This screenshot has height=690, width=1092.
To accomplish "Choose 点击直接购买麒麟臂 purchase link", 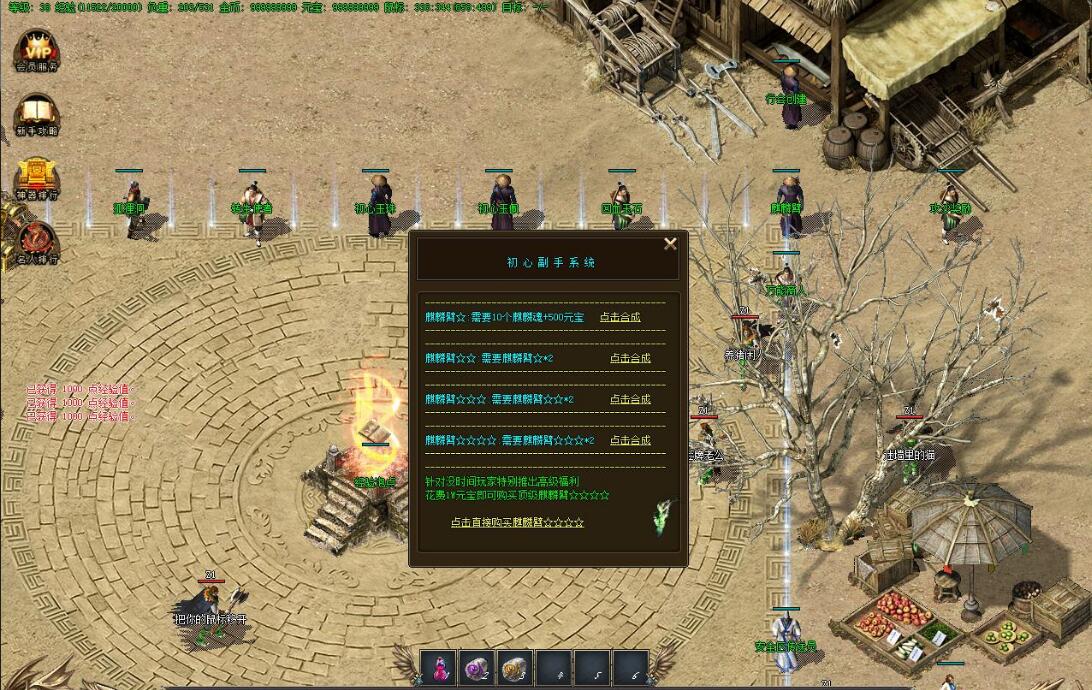I will tap(517, 522).
